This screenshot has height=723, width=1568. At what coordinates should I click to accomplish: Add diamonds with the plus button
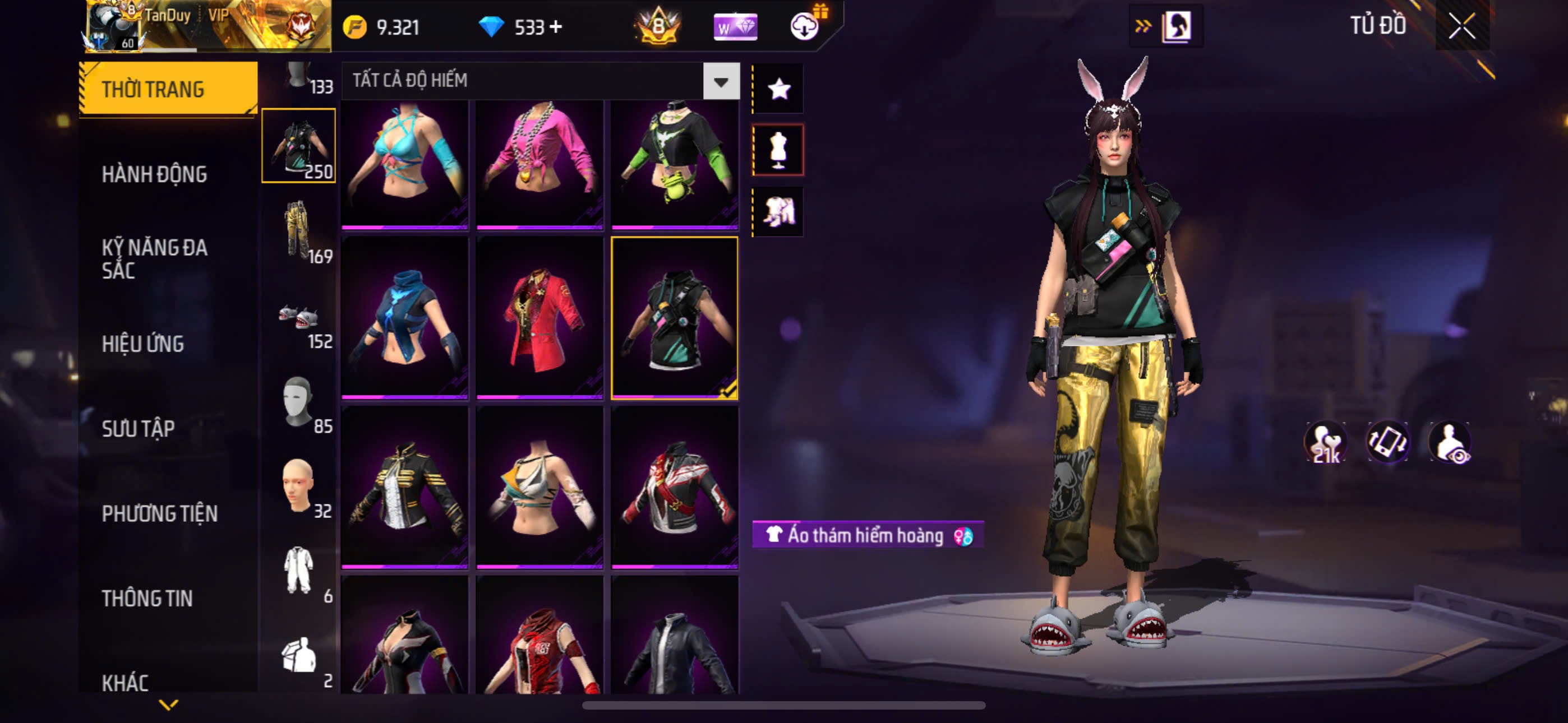[556, 27]
